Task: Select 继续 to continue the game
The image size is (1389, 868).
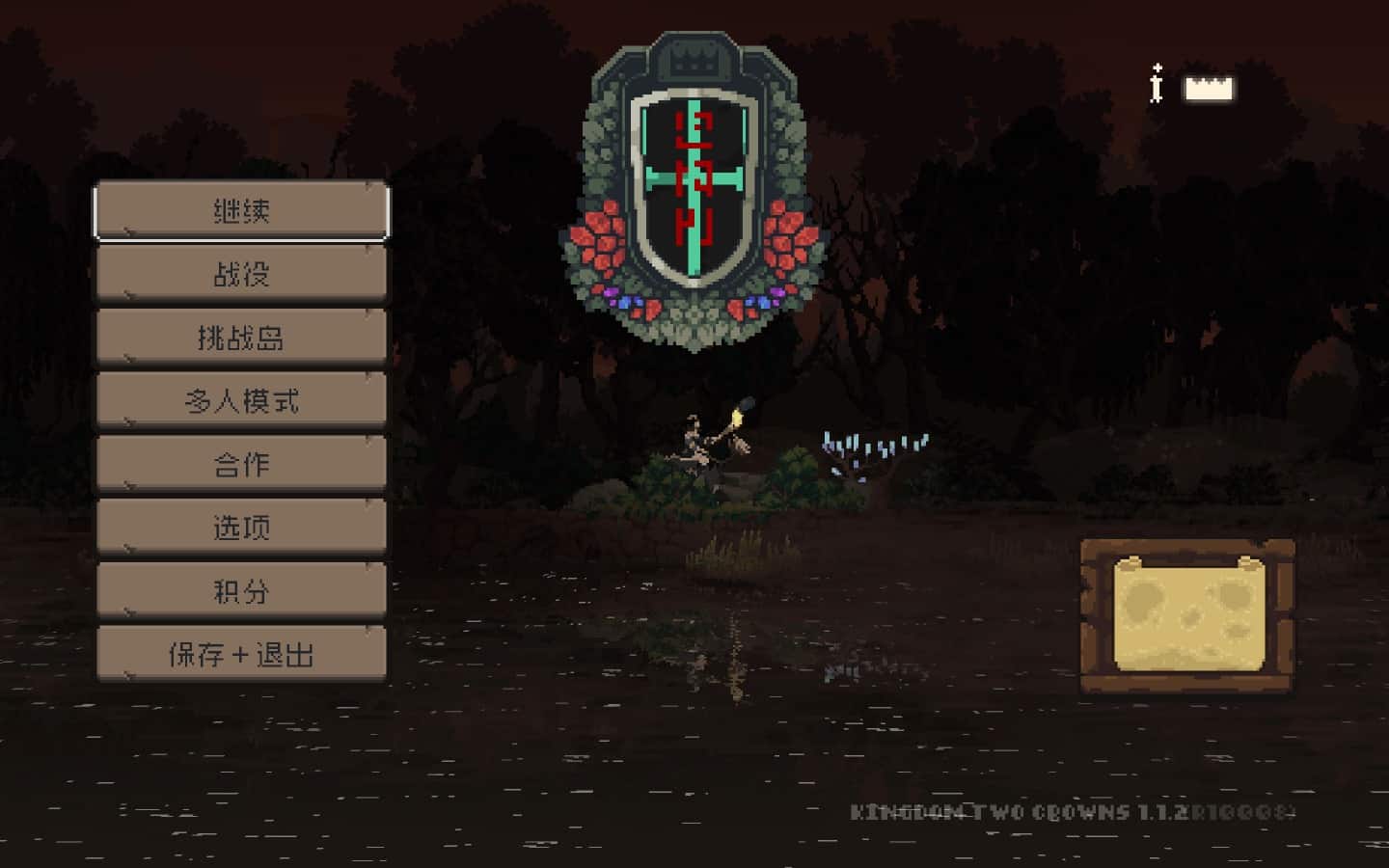Action: 241,211
